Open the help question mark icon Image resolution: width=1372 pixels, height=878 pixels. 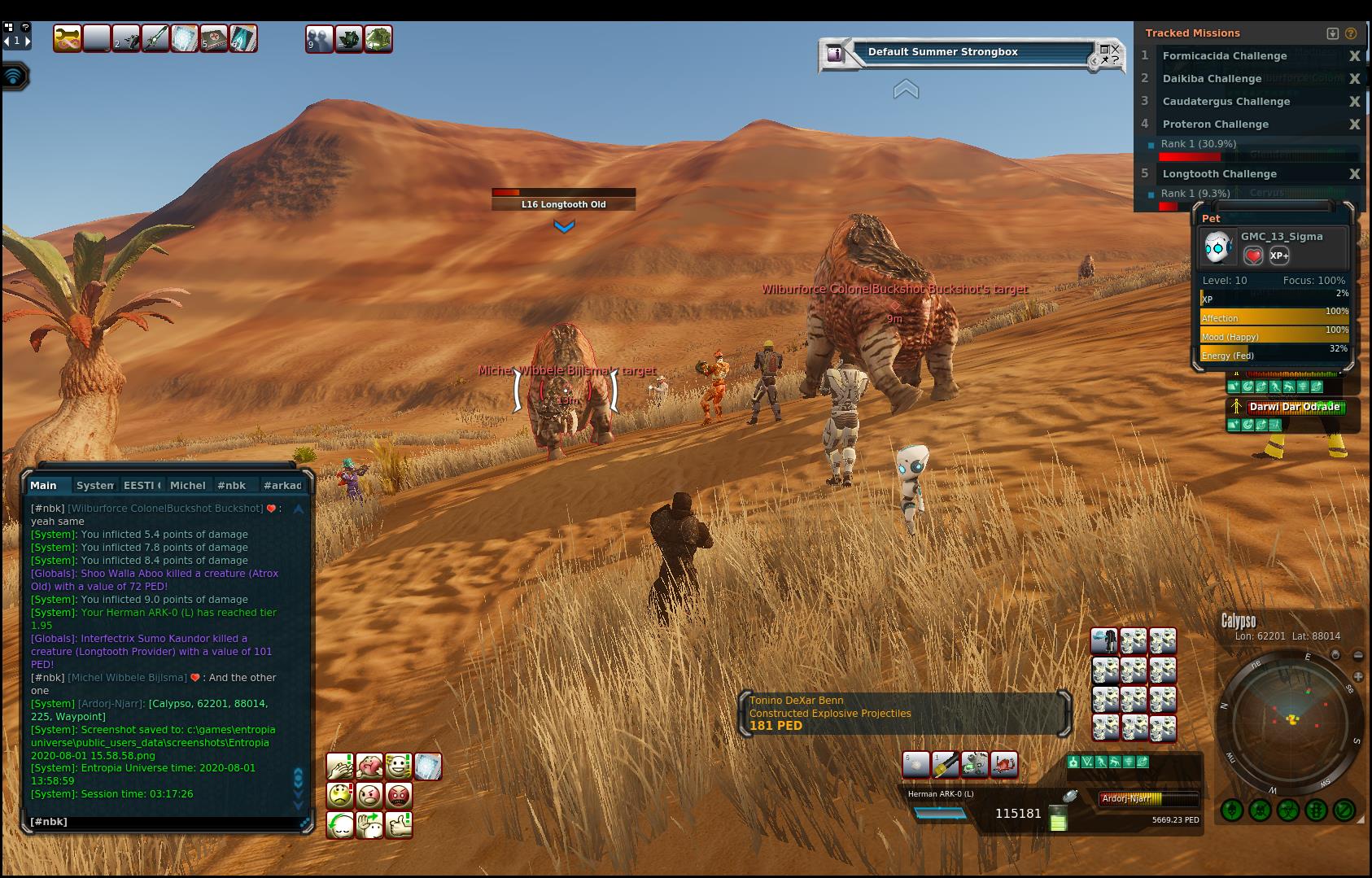tap(25, 27)
